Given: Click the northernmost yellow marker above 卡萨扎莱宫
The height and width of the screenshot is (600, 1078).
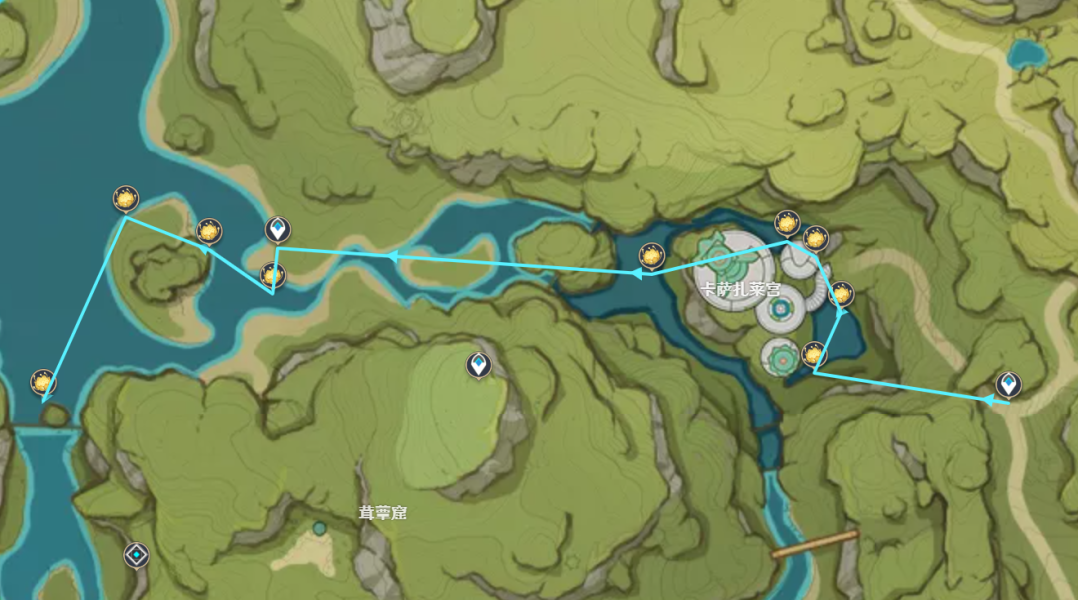Looking at the screenshot, I should [787, 223].
